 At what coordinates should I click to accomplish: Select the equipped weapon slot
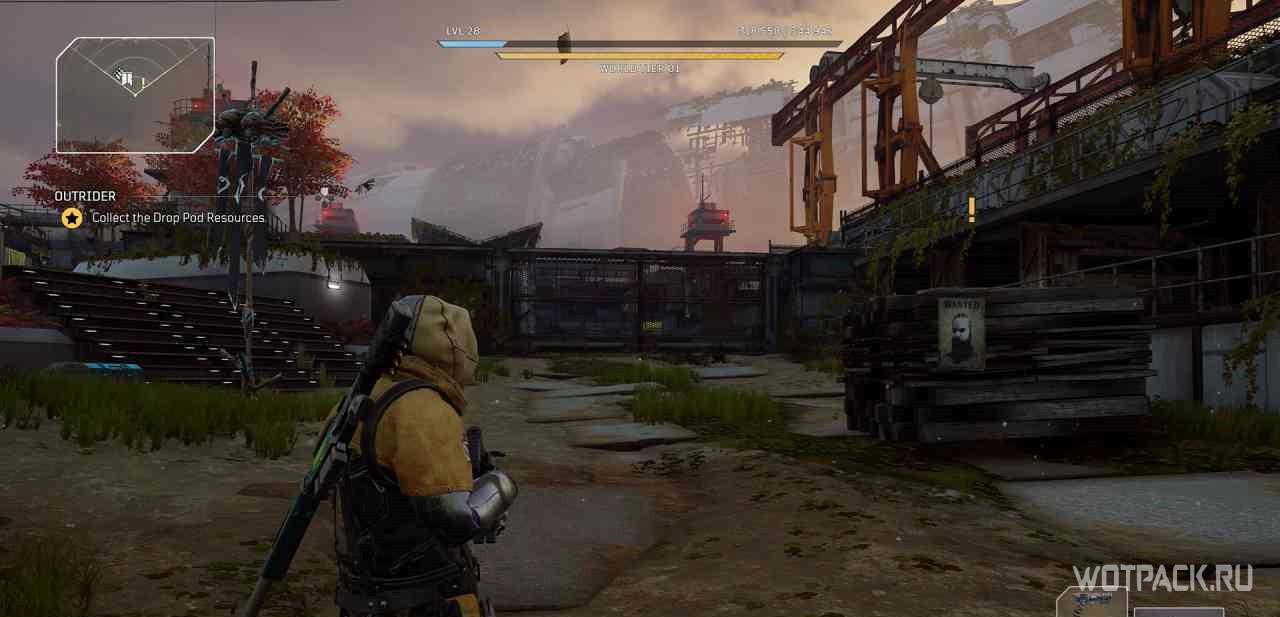(1092, 603)
